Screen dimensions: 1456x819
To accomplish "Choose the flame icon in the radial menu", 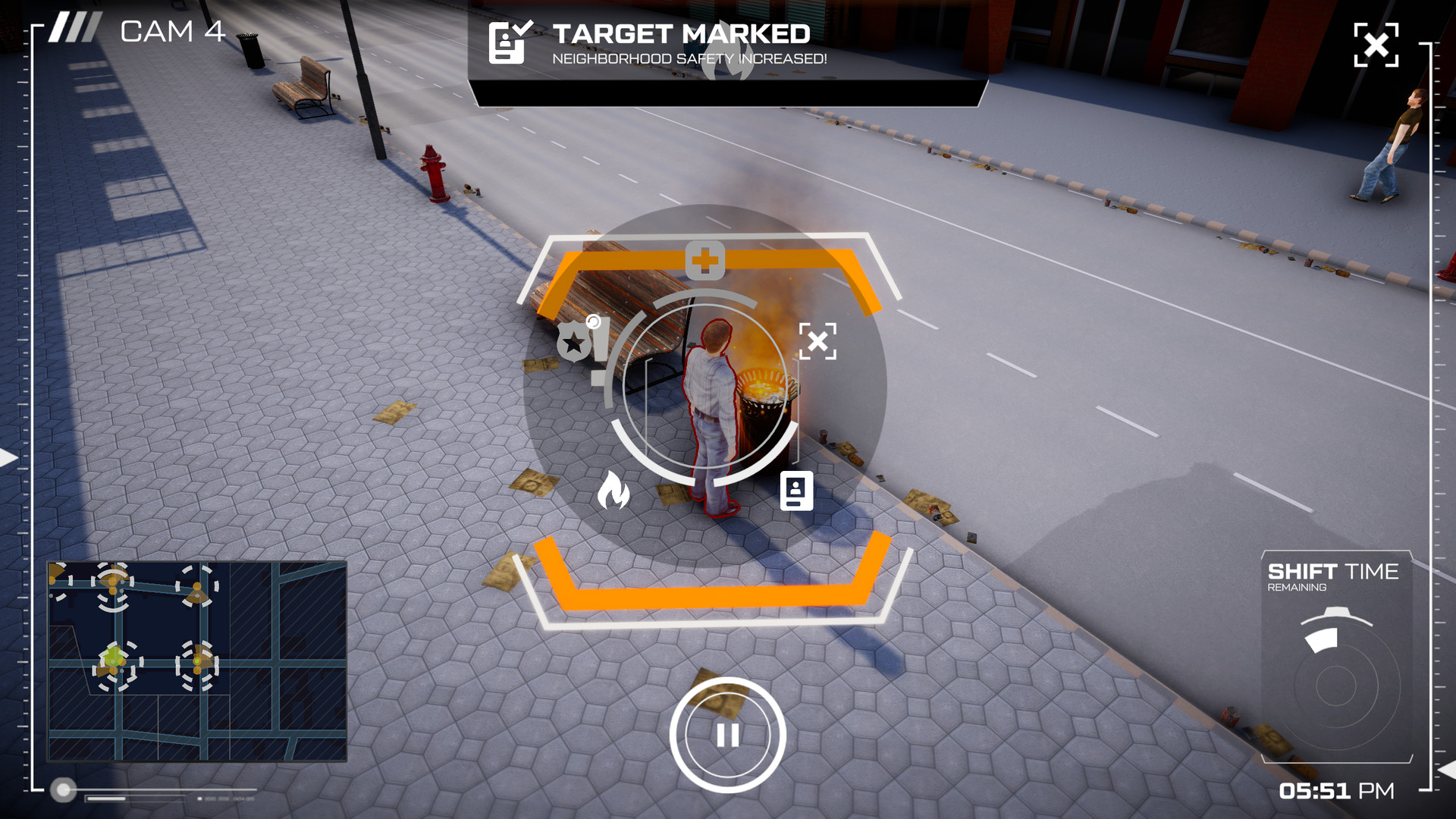I will pyautogui.click(x=613, y=490).
